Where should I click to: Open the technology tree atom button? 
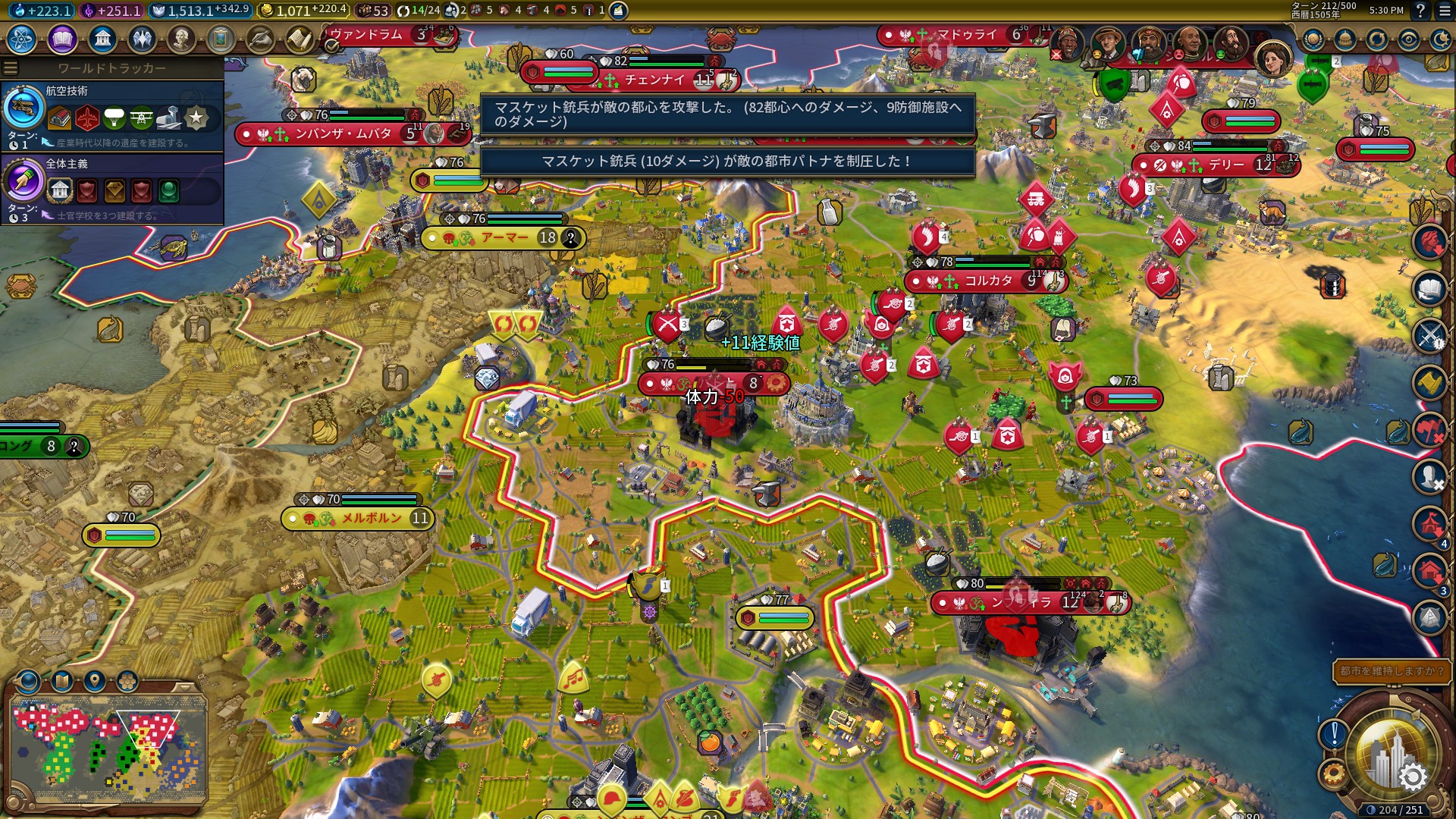click(22, 39)
